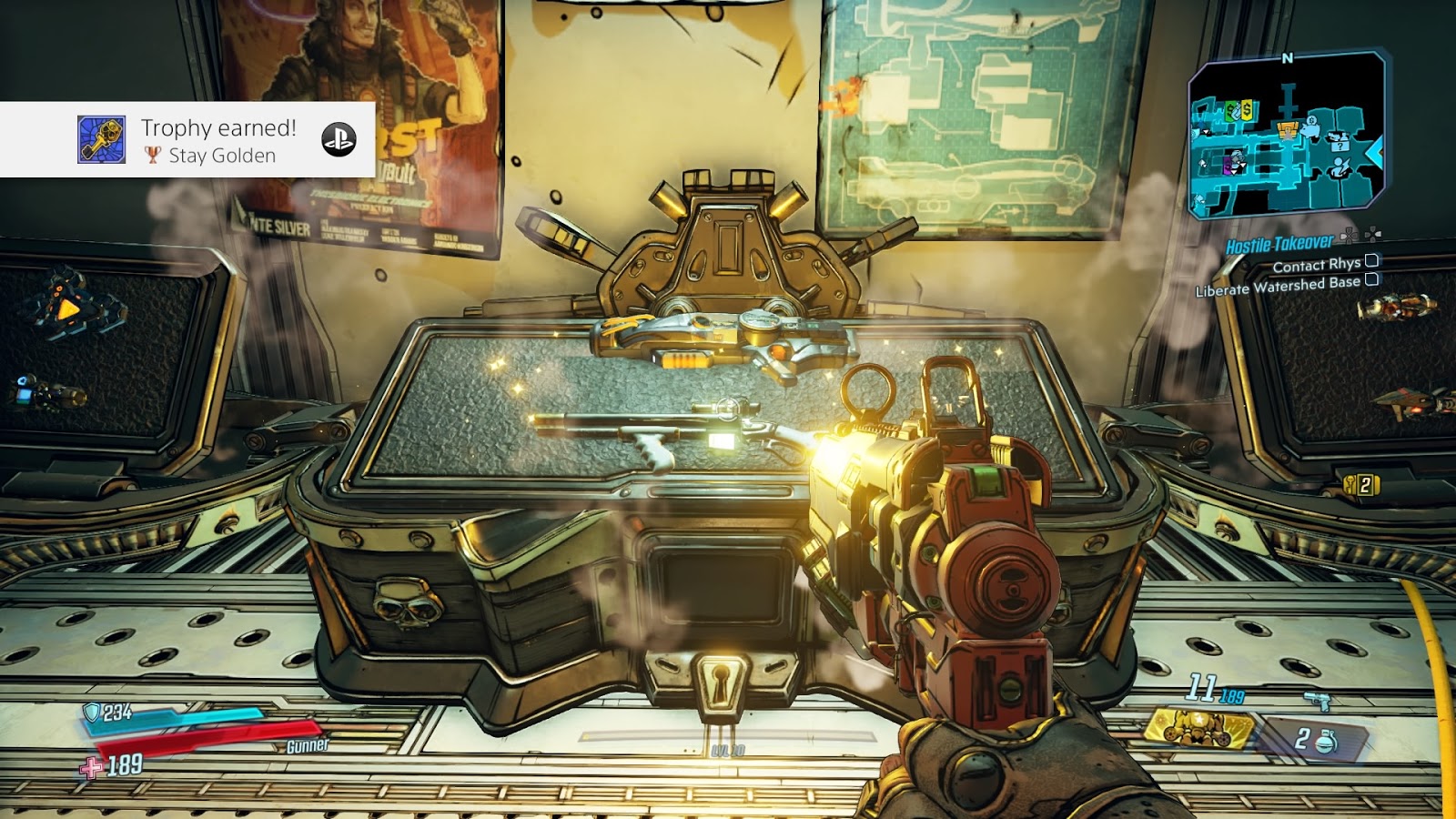The height and width of the screenshot is (819, 1456).
Task: Select the loot chest icon on the minimap
Action: pos(1287,130)
